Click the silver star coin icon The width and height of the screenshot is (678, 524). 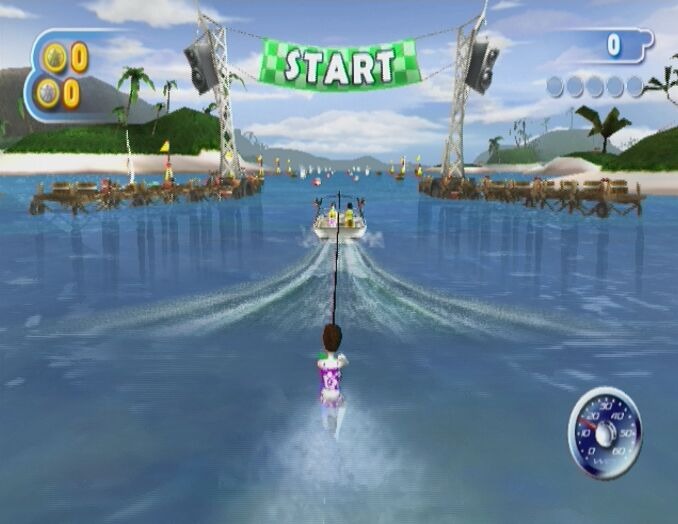(48, 94)
